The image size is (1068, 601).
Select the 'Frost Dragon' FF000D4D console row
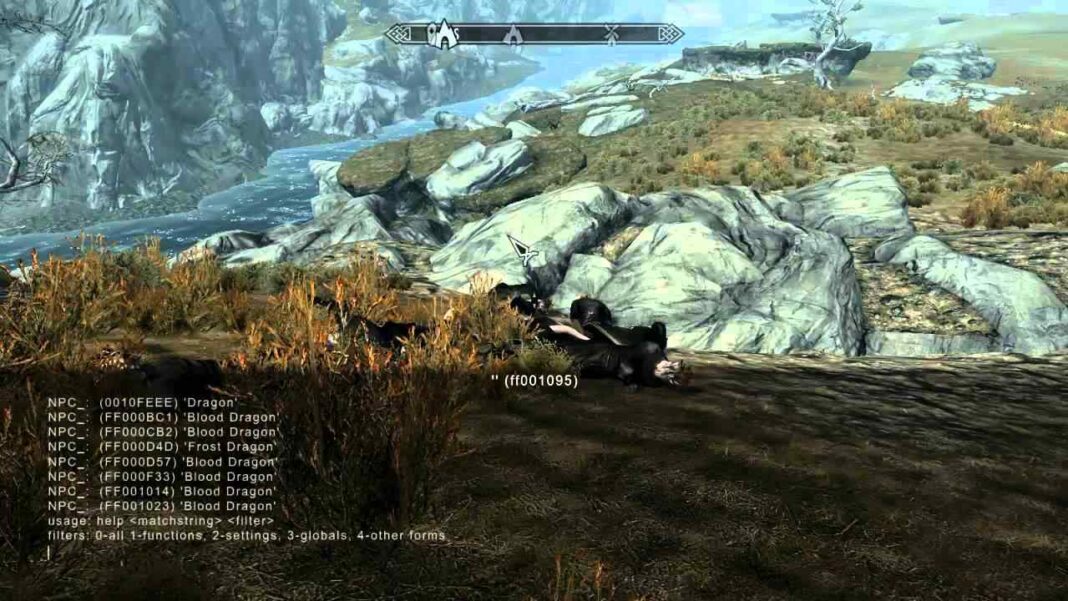[163, 447]
